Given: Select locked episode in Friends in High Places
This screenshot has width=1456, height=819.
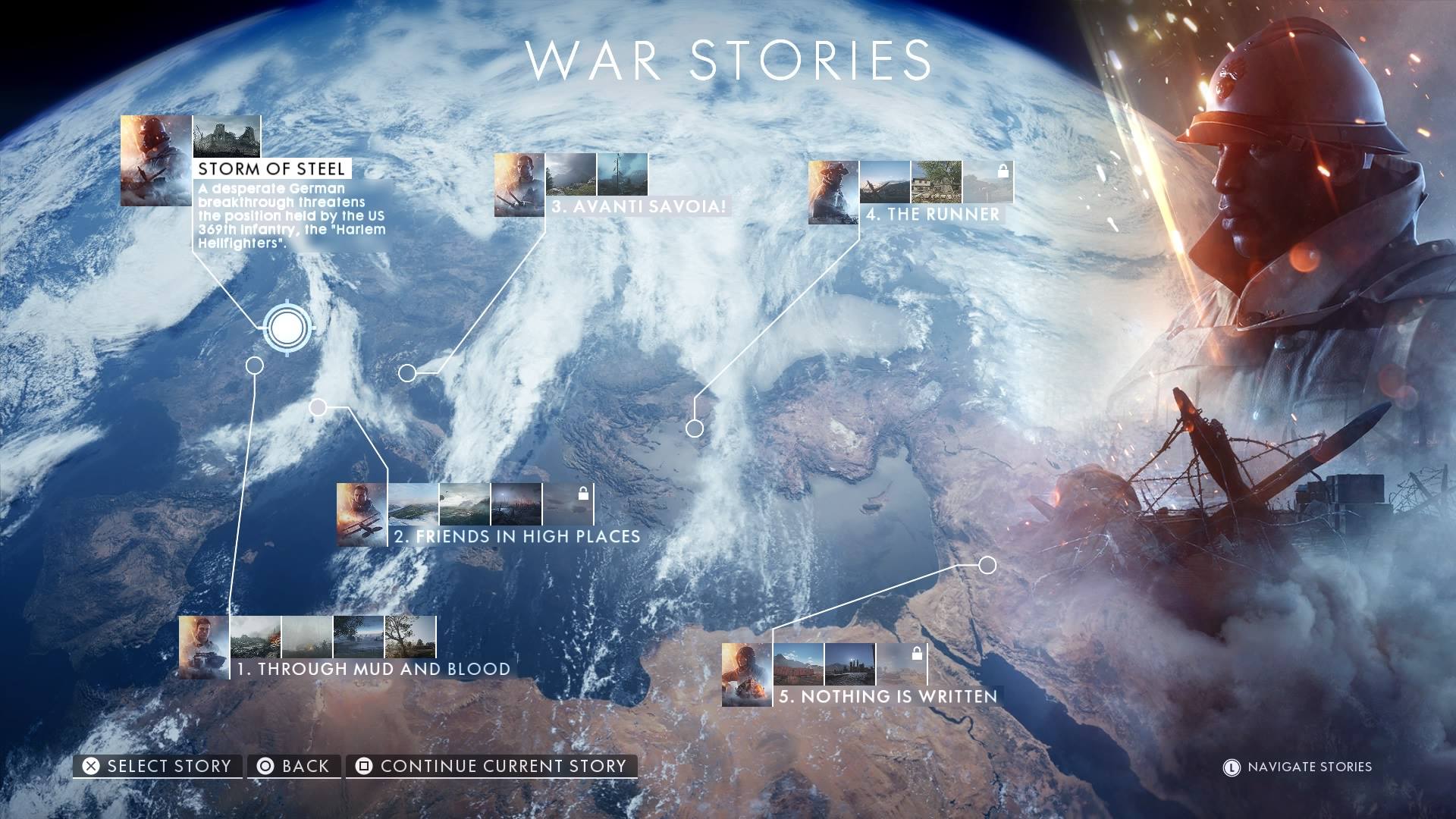Looking at the screenshot, I should click(568, 504).
